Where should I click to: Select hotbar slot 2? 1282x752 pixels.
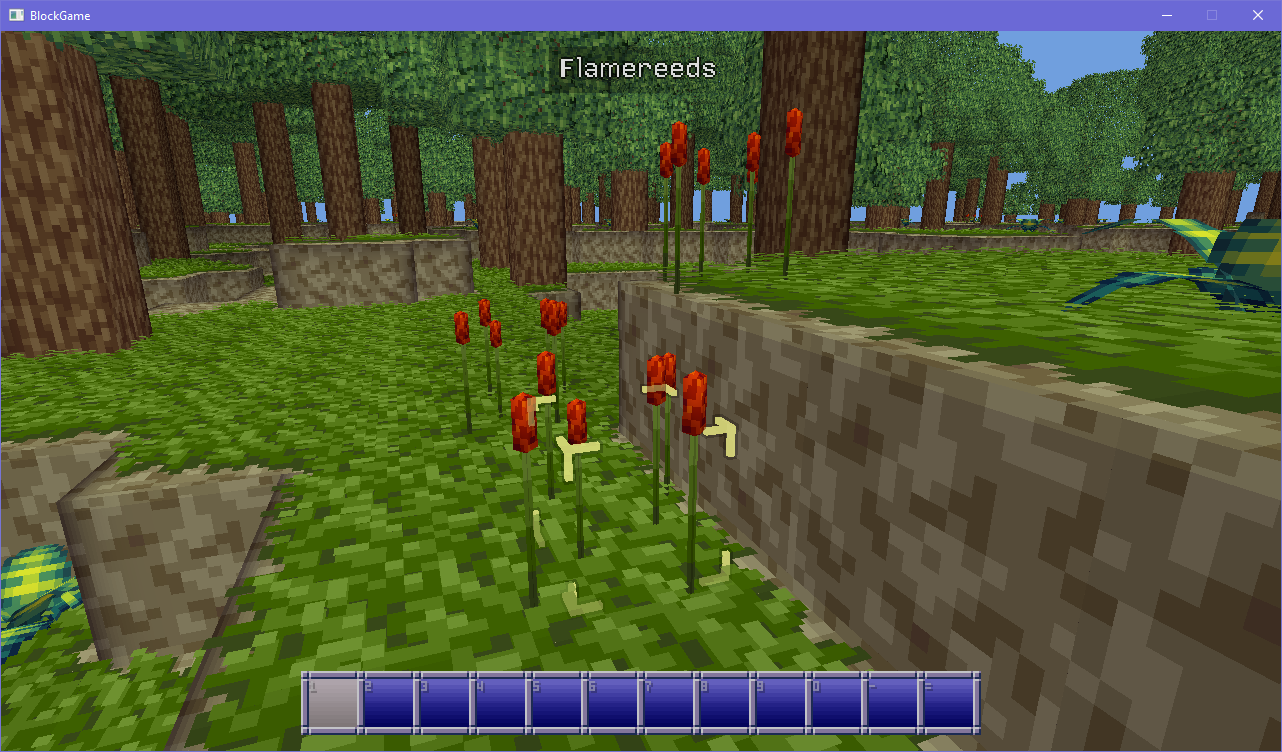point(388,703)
